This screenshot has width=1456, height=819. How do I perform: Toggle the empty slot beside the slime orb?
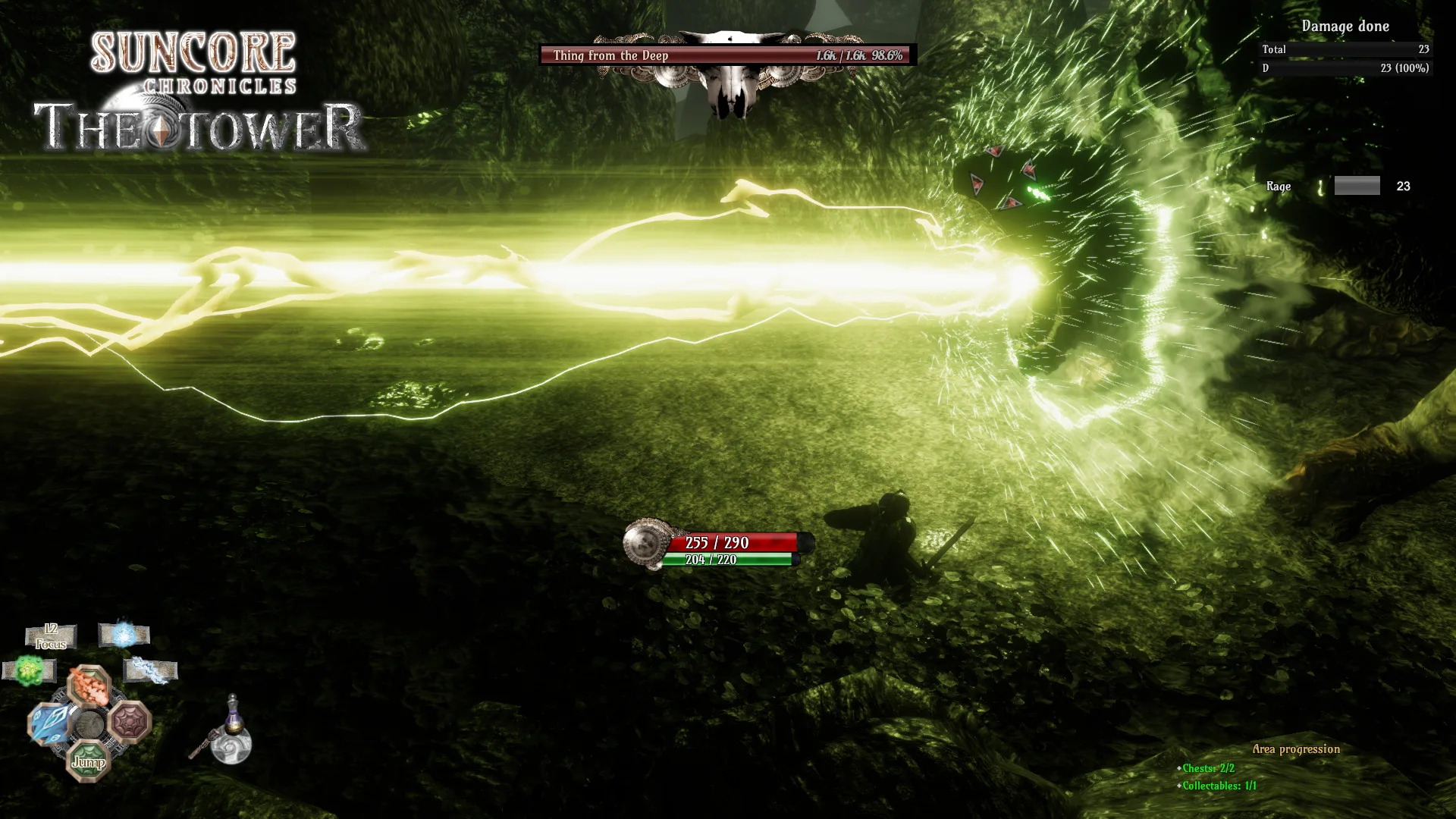(x=52, y=670)
